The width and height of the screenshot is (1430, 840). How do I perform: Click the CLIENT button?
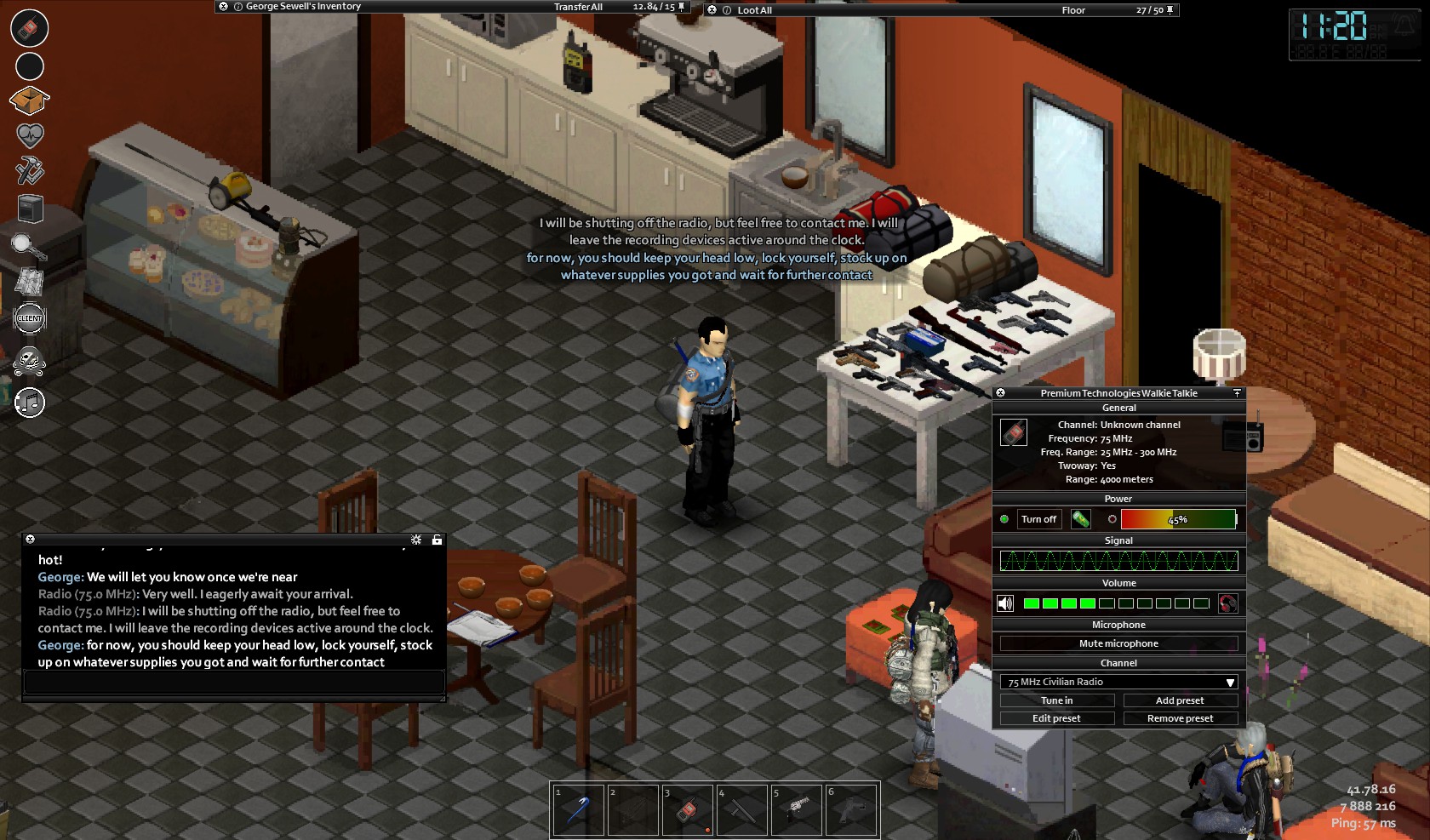pos(30,318)
